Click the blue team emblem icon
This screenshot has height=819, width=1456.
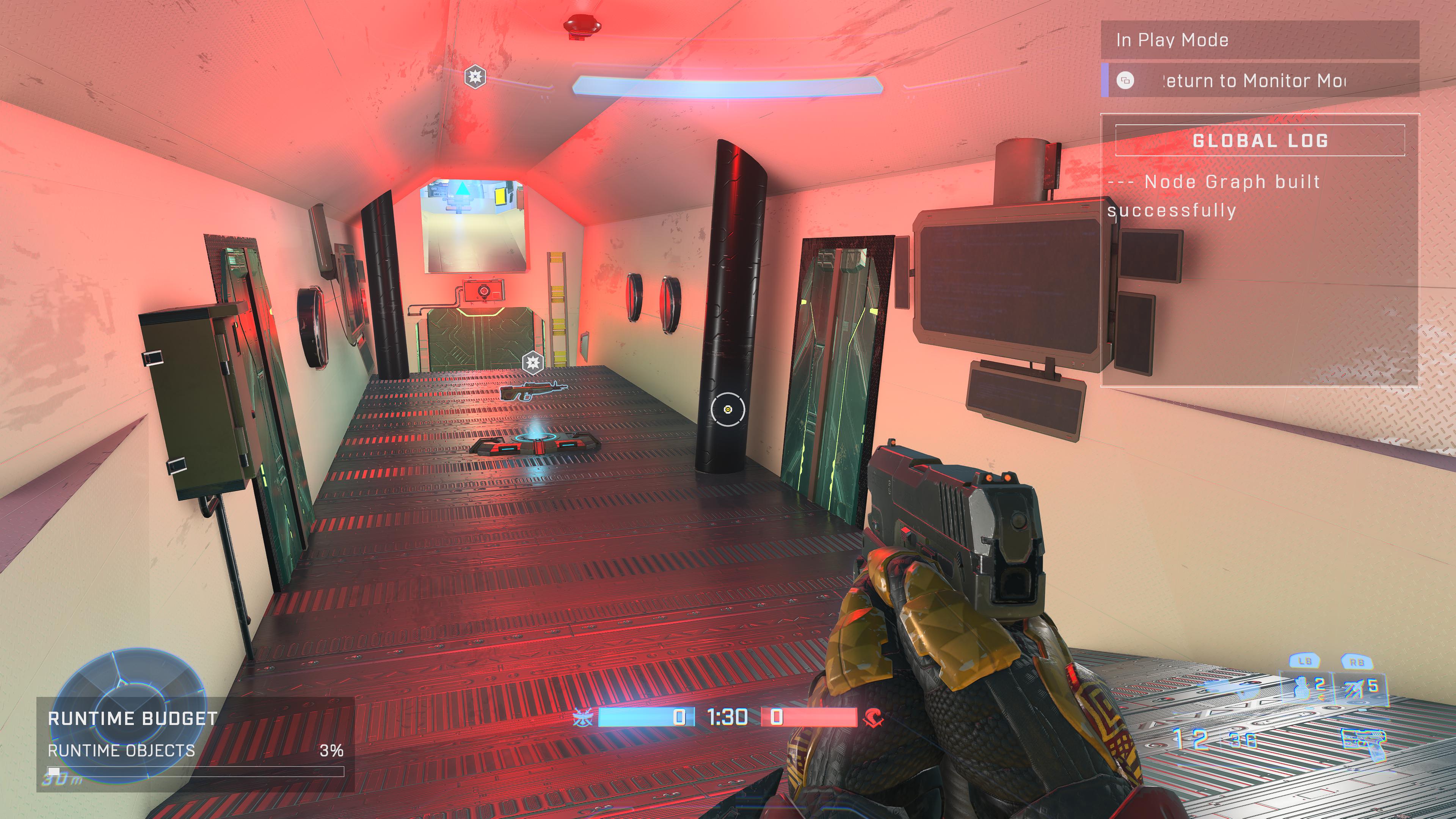pyautogui.click(x=583, y=718)
